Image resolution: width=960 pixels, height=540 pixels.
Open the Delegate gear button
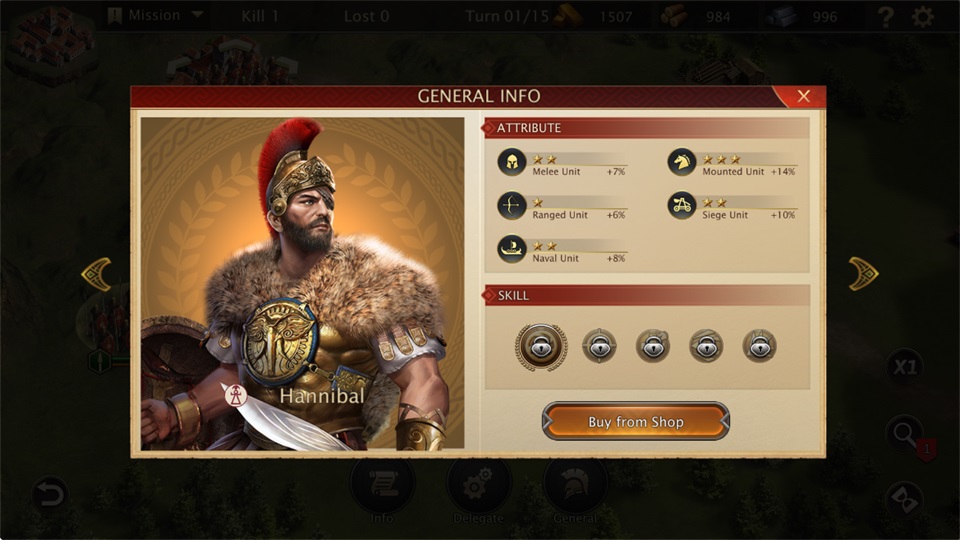(x=479, y=486)
